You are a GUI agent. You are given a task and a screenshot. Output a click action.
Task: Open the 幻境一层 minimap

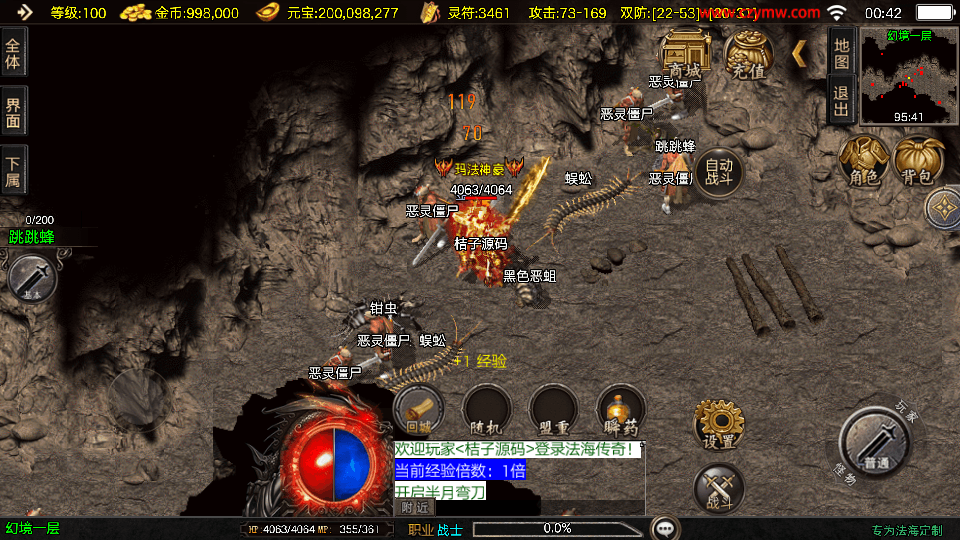908,77
